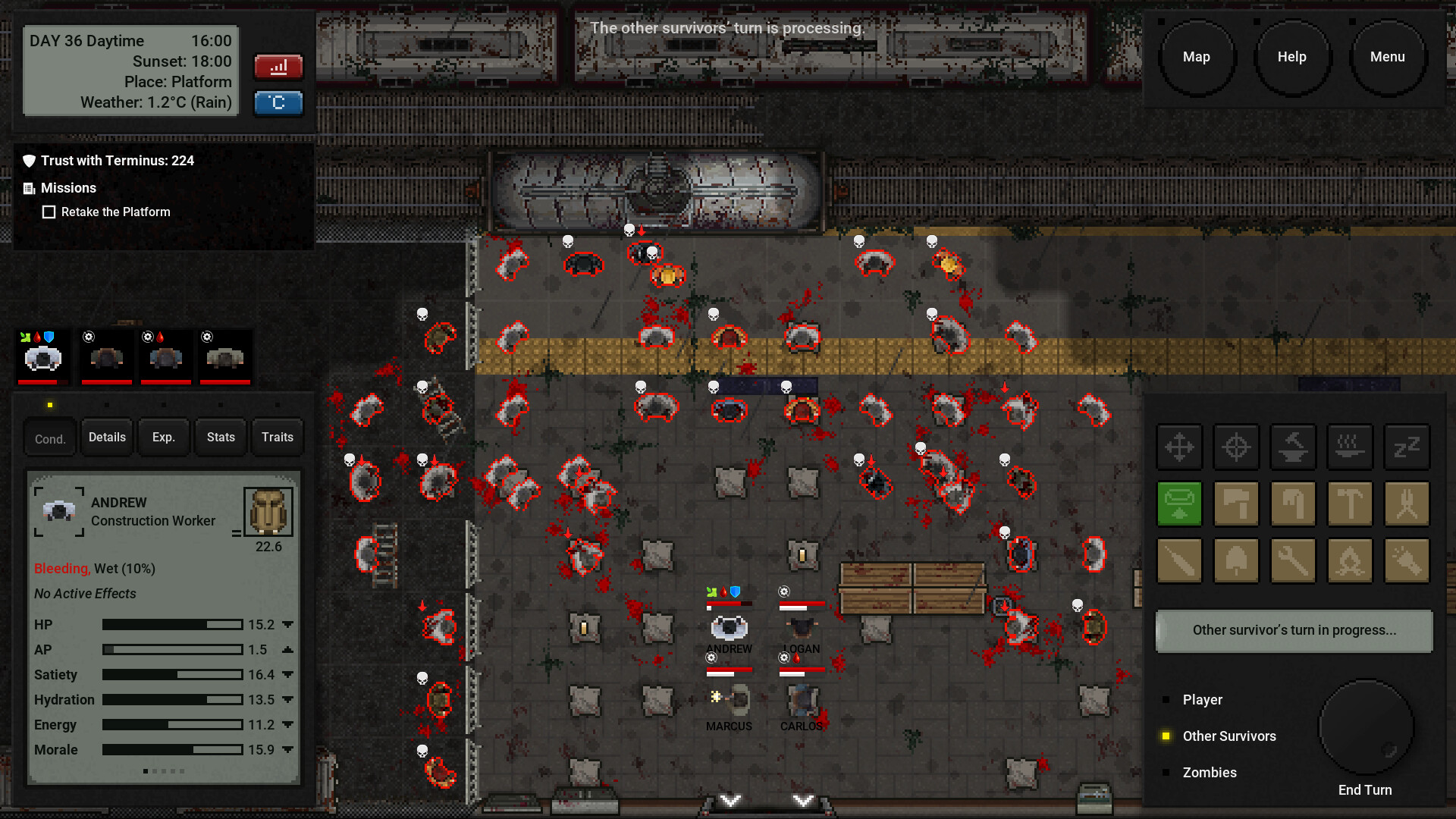Check the Retake the Platform mission checkbox
Image resolution: width=1456 pixels, height=819 pixels.
[49, 212]
